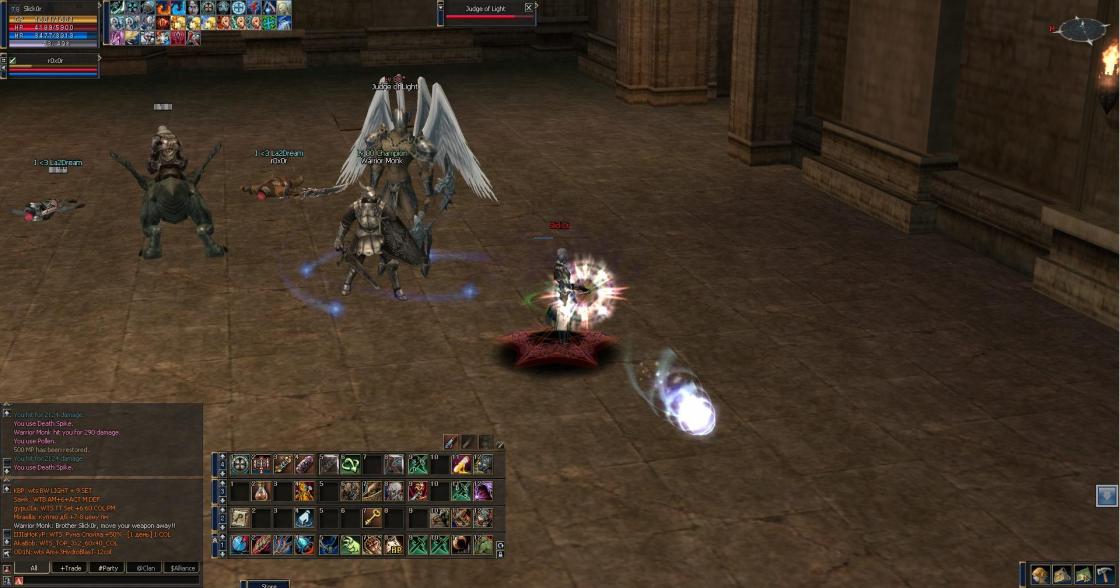Open the inventory bag menu icon
Screen dimensions: 1120x588
(1040, 575)
